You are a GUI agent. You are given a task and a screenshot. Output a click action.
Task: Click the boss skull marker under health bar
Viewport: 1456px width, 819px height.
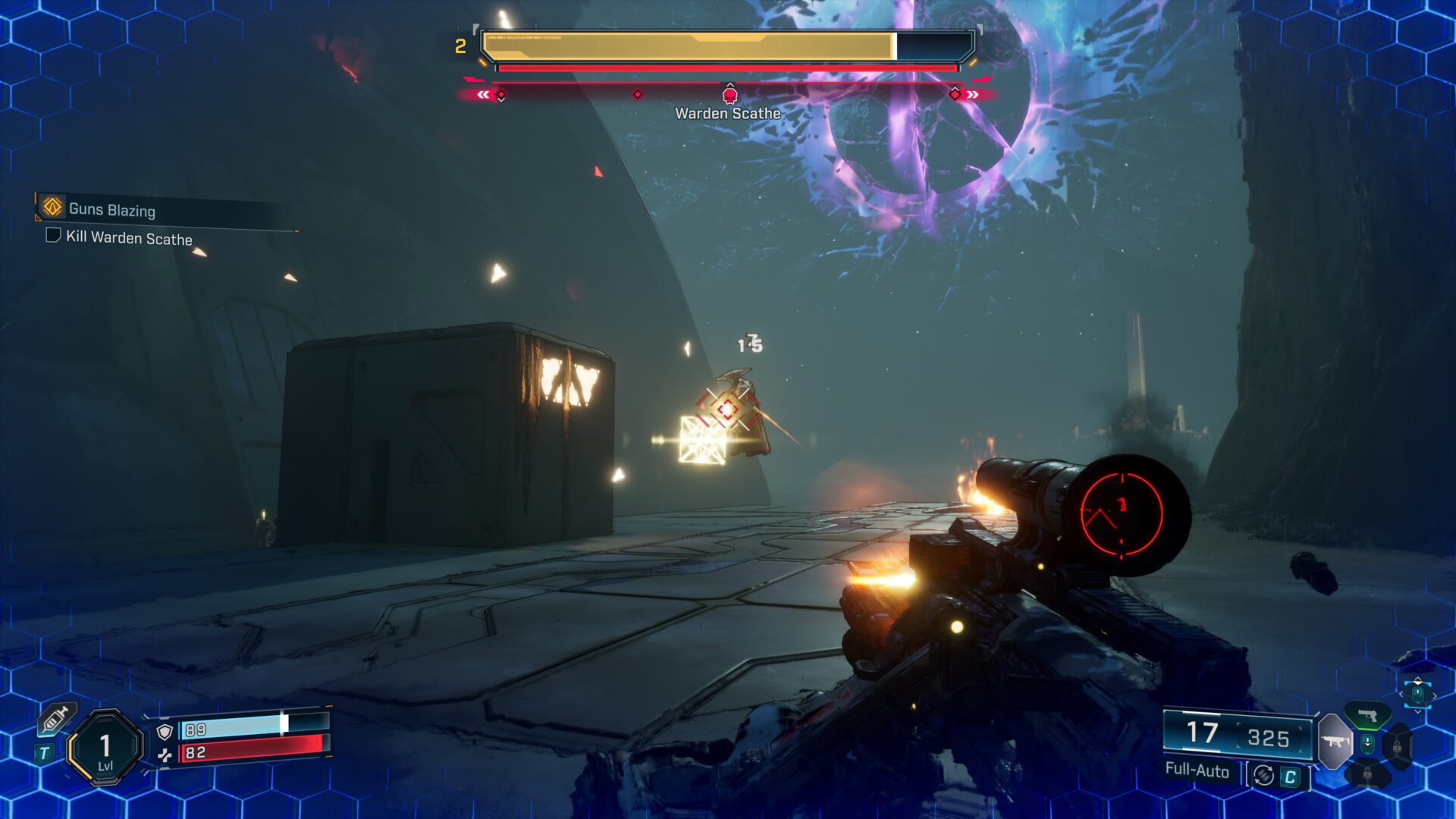pos(730,95)
